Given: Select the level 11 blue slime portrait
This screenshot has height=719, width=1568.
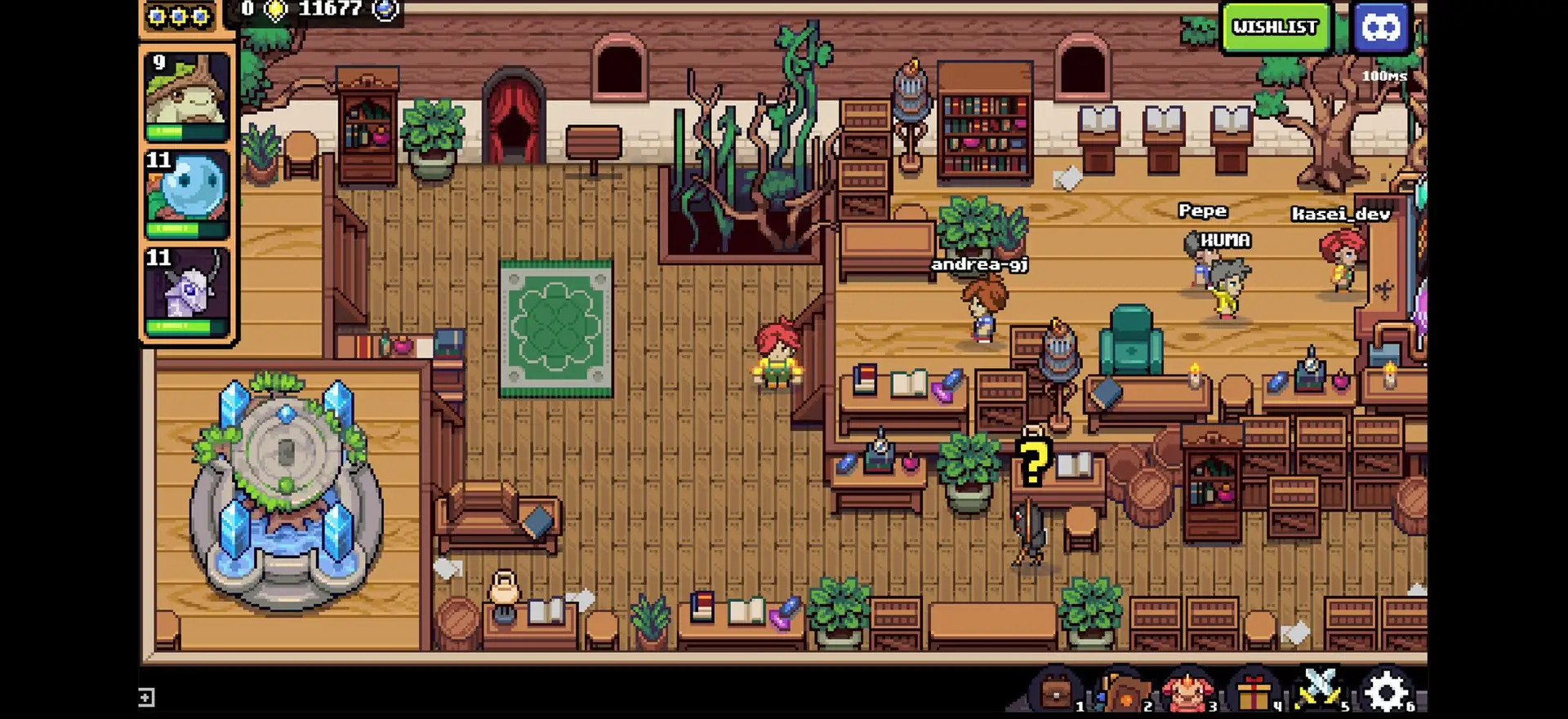Looking at the screenshot, I should click(x=187, y=193).
